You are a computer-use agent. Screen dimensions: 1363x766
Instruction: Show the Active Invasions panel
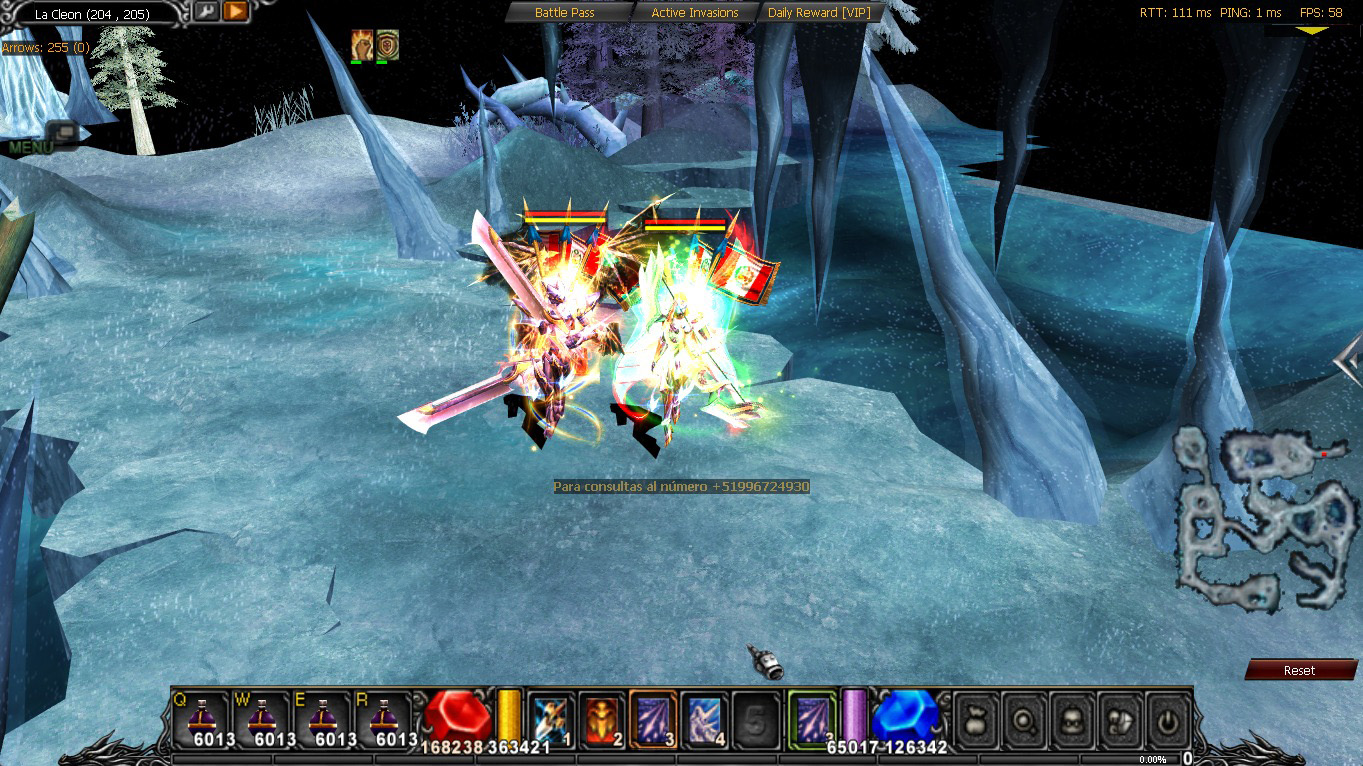click(694, 13)
